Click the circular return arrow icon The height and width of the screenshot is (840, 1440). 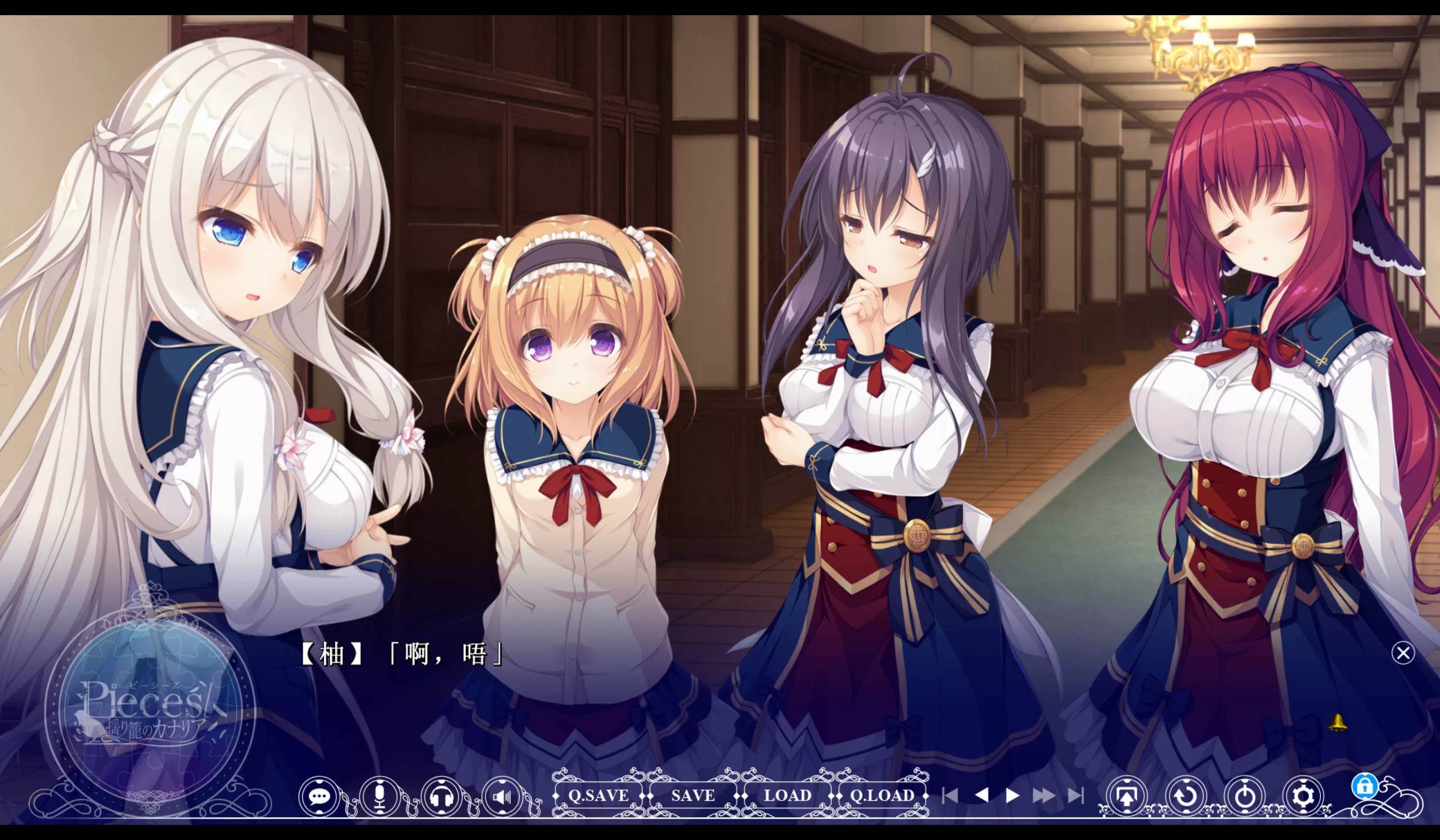1186,796
